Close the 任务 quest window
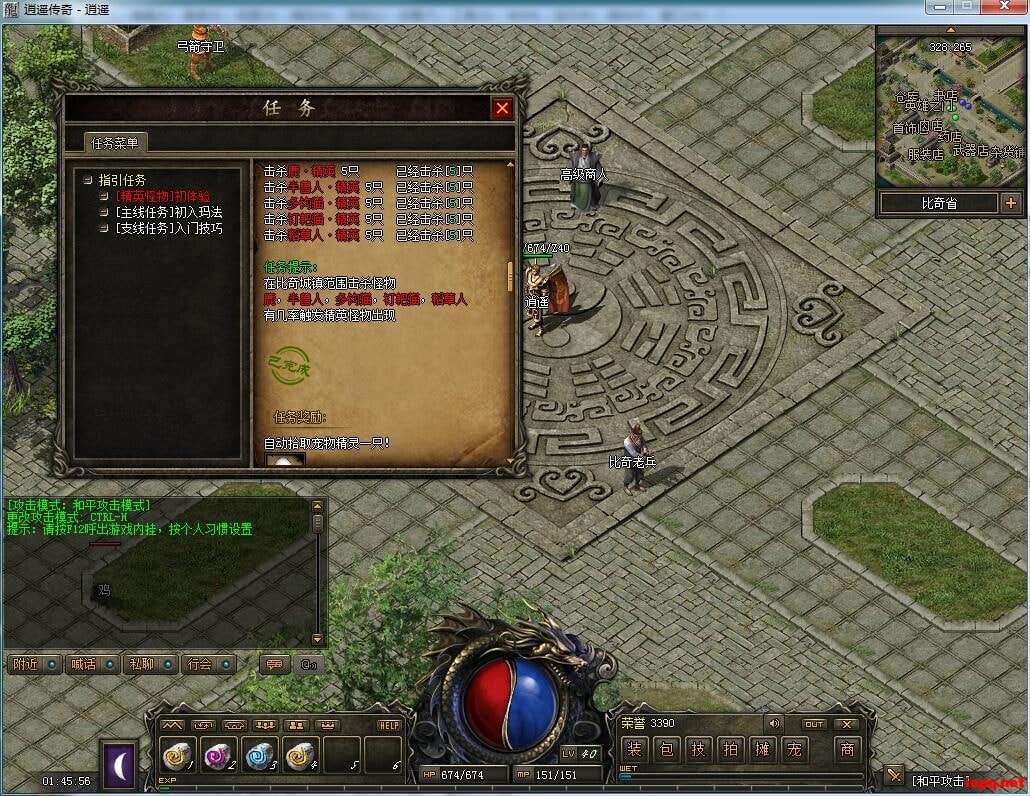The image size is (1030, 796). pyautogui.click(x=502, y=108)
